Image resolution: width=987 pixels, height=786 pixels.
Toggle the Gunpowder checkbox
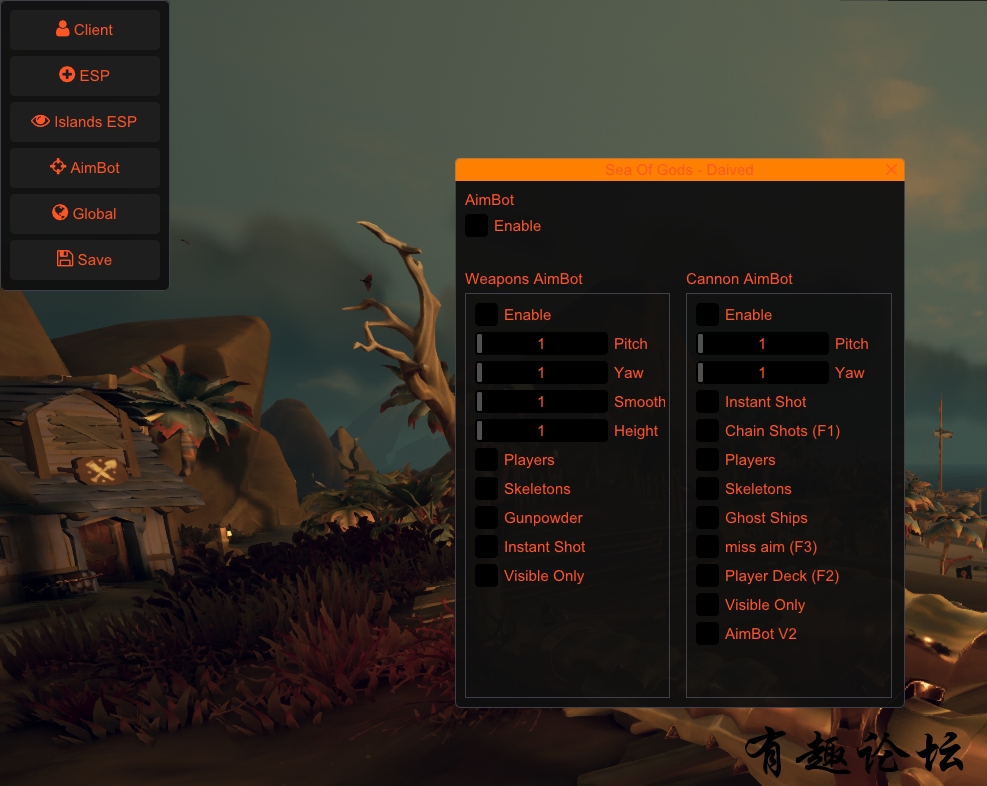pos(486,518)
